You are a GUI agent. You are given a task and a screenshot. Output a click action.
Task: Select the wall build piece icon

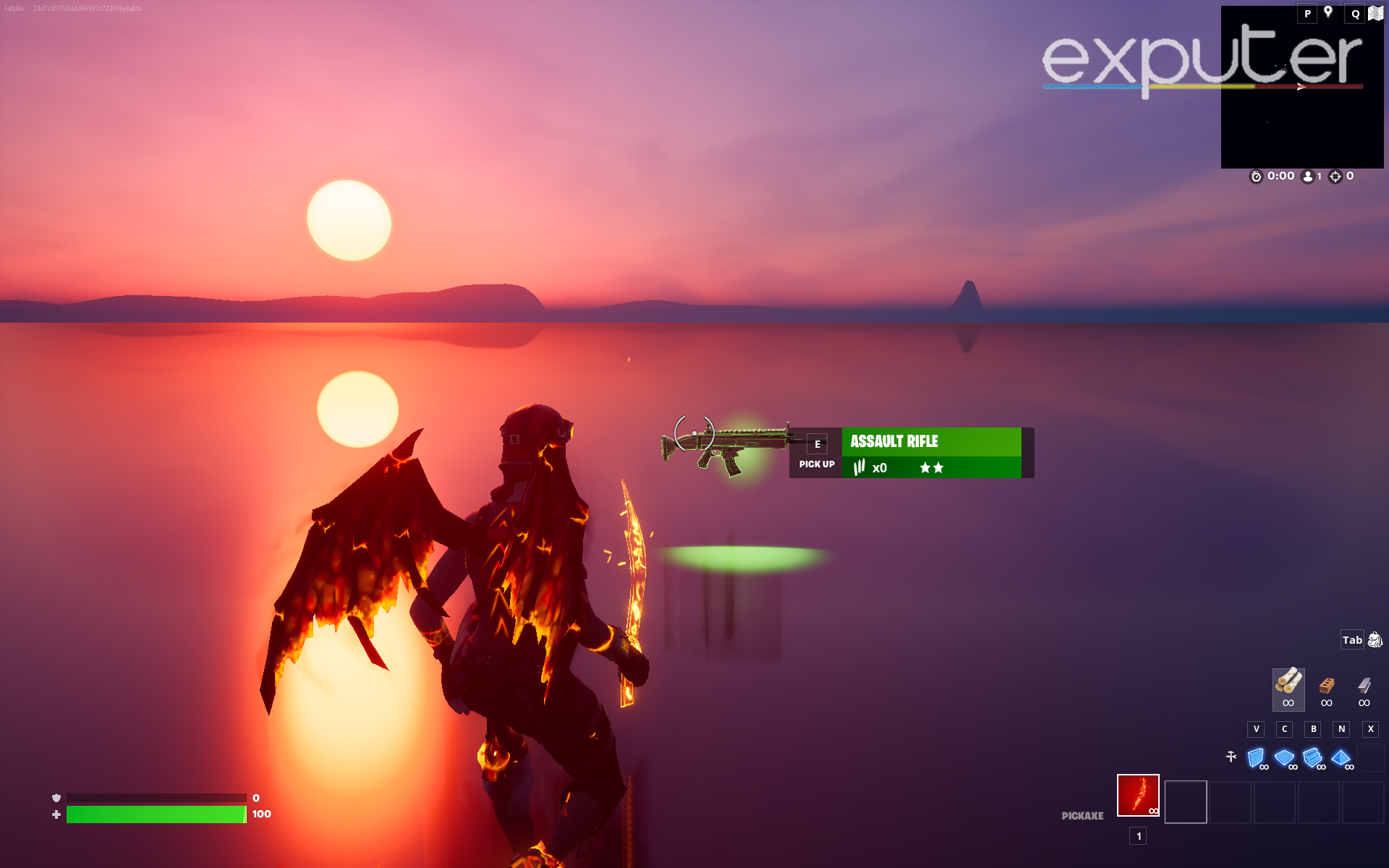click(1255, 759)
